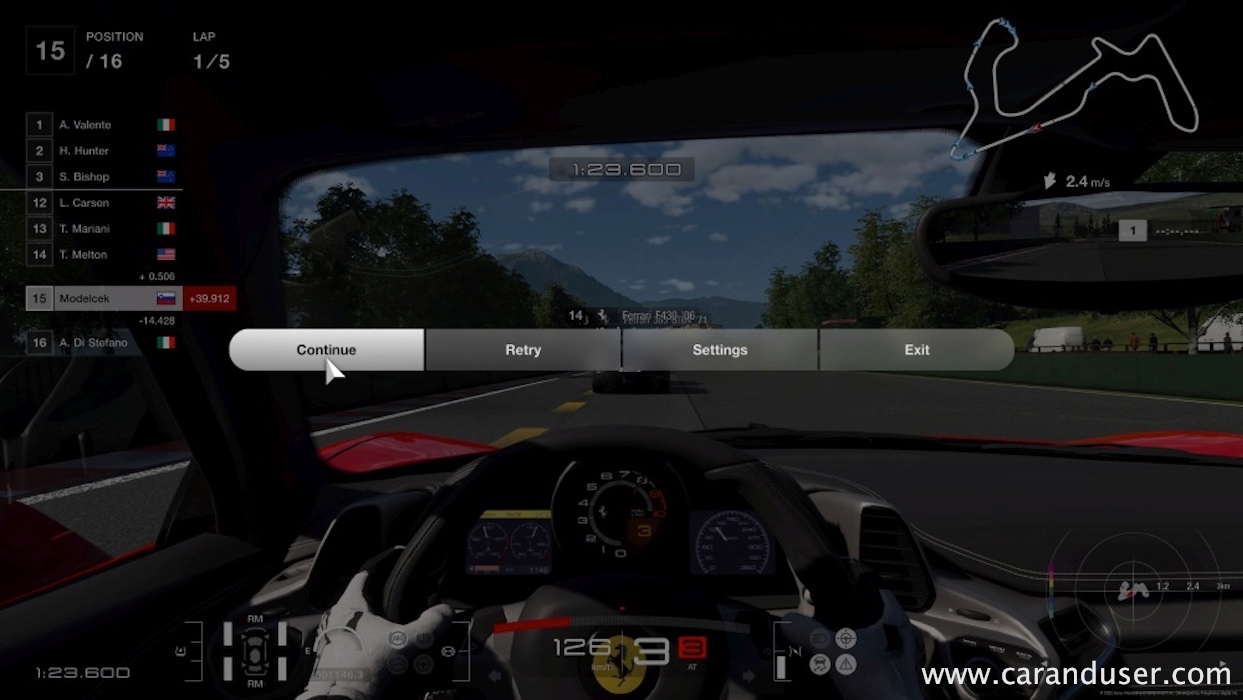Screen dimensions: 1243x700
Task: Select L. Carson in the standings
Action: (x=102, y=203)
